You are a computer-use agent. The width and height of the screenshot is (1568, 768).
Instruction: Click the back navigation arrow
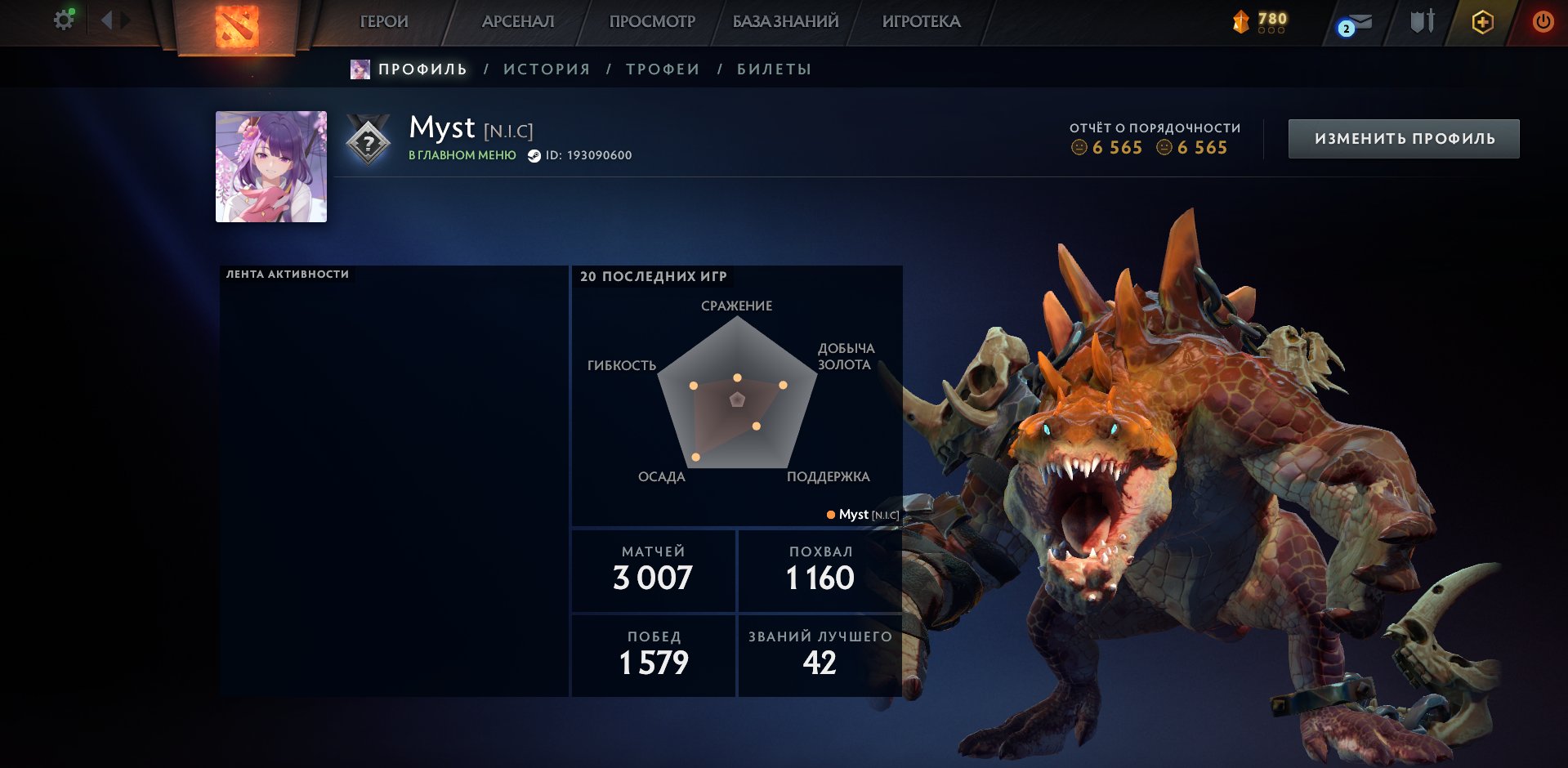tap(107, 18)
